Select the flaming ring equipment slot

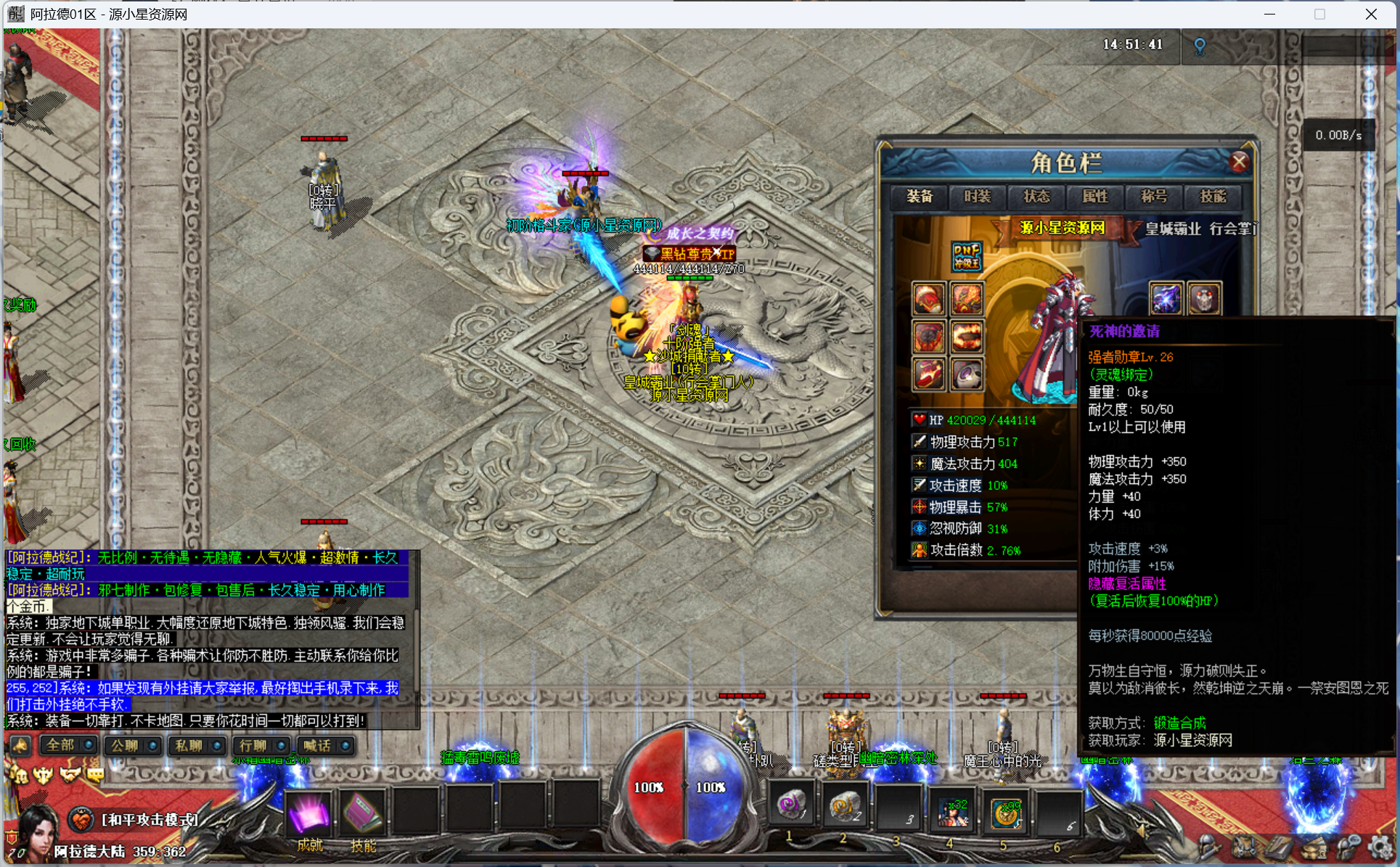point(967,337)
